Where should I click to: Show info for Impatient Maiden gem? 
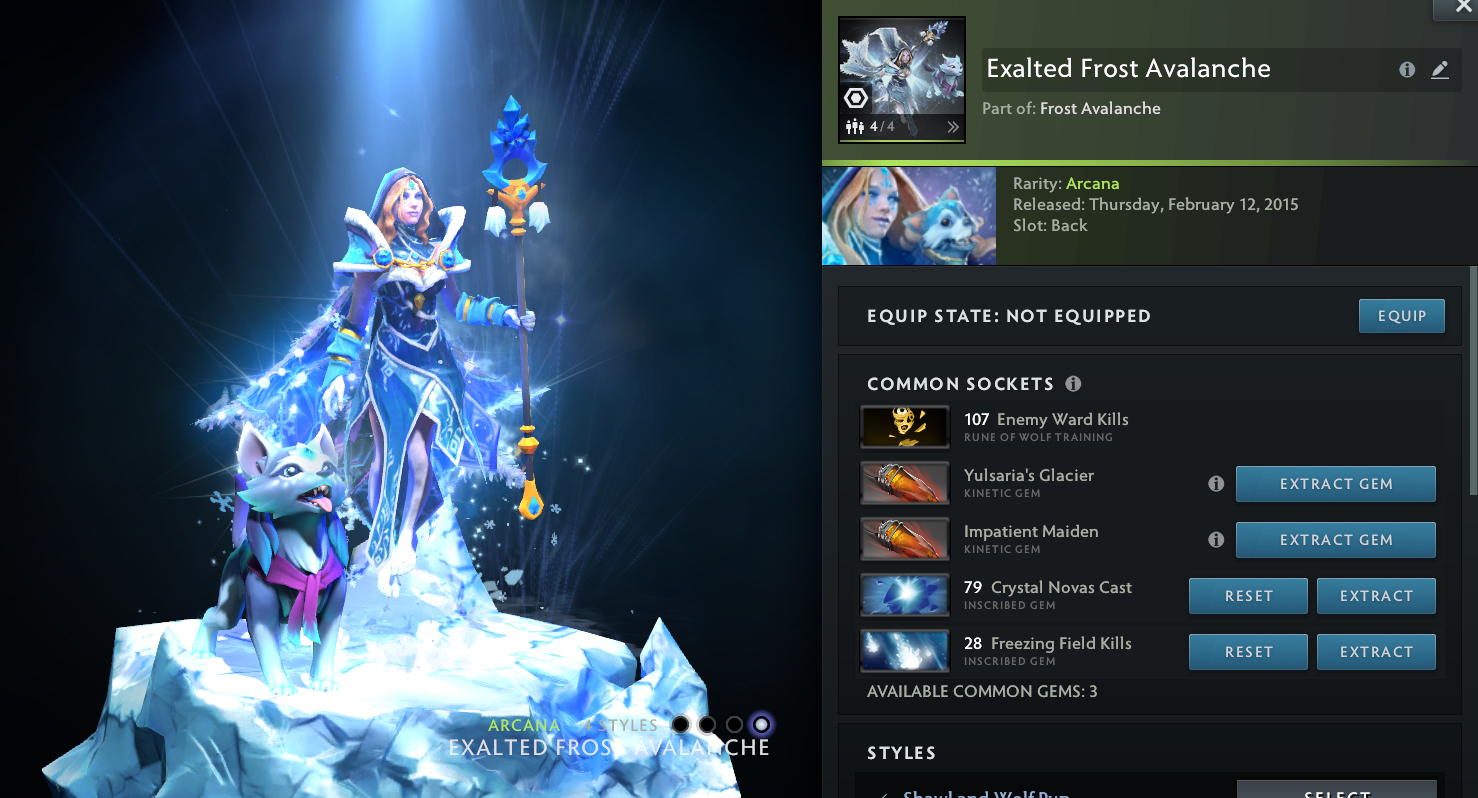coord(1216,540)
